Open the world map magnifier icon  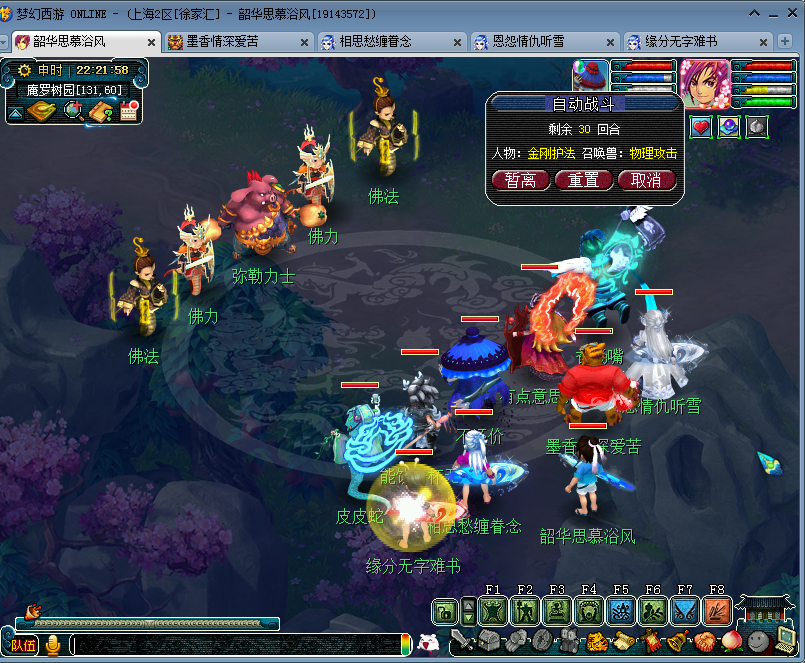pyautogui.click(x=73, y=111)
